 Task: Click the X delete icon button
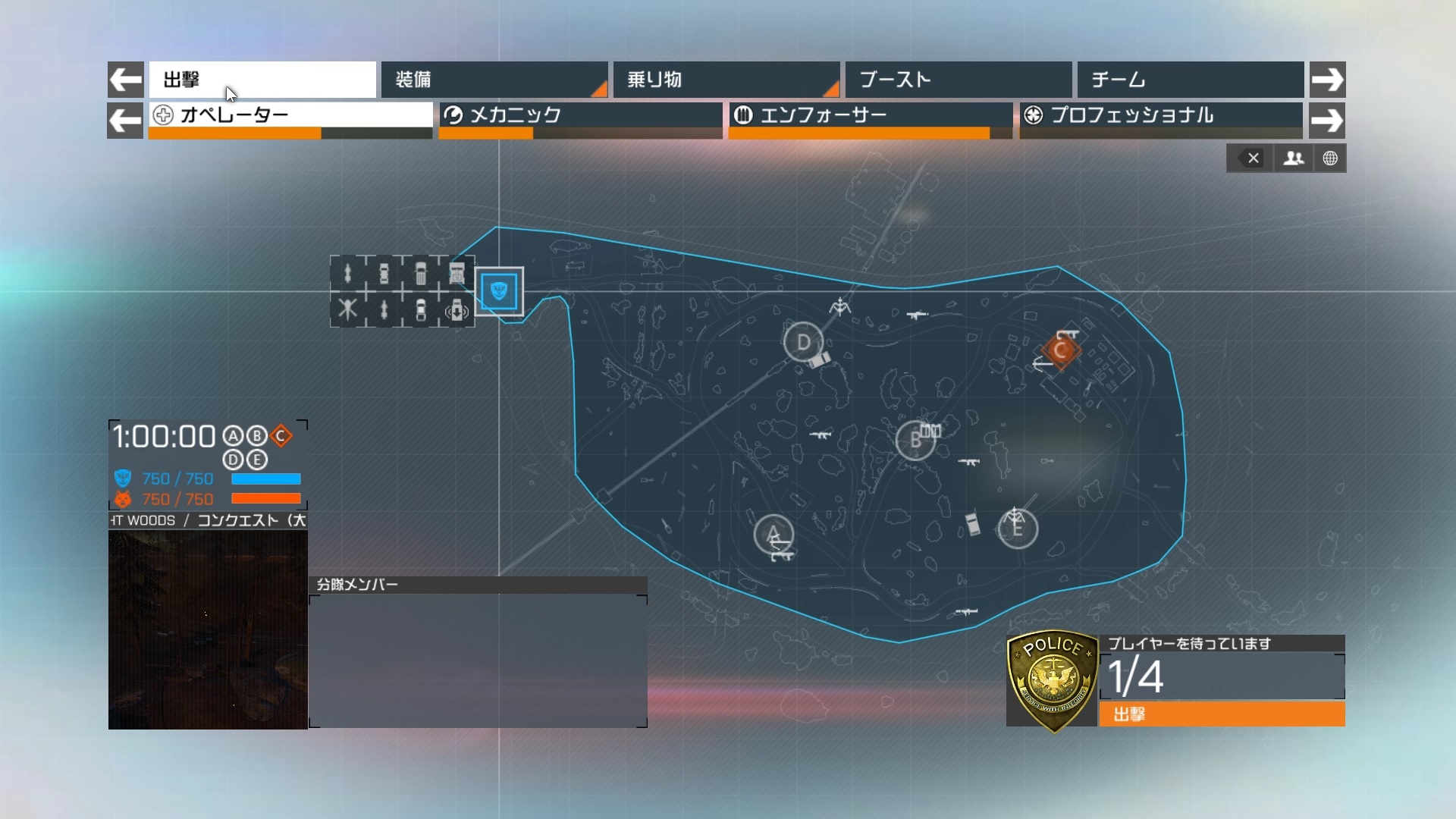point(1252,158)
